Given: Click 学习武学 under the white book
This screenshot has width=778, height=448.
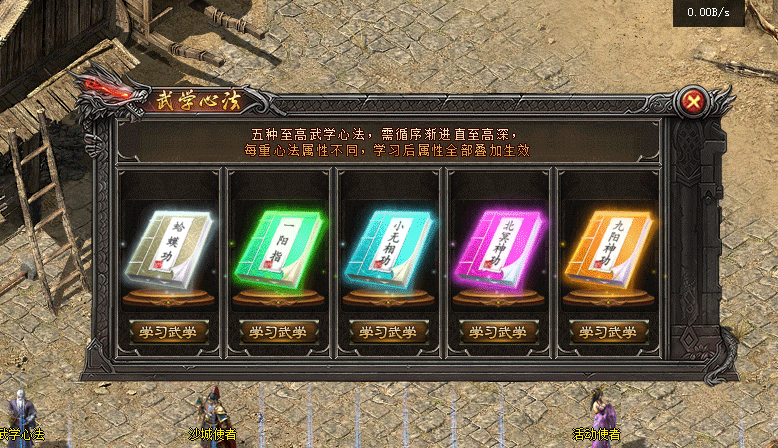Looking at the screenshot, I should coord(168,331).
